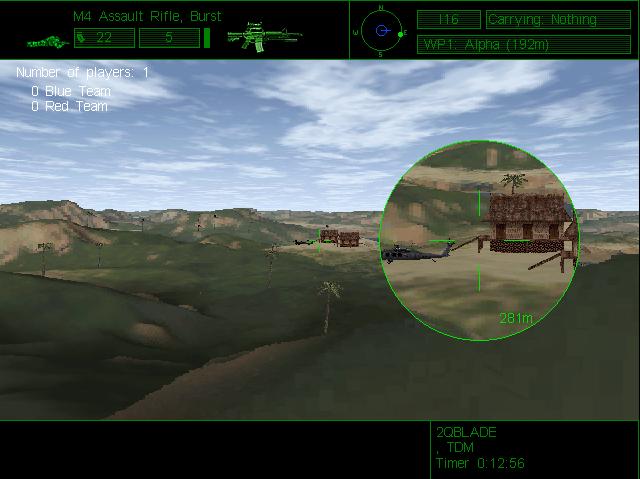The image size is (640, 479).
Task: Click the M4 assault rifle weapon icon
Action: click(258, 37)
